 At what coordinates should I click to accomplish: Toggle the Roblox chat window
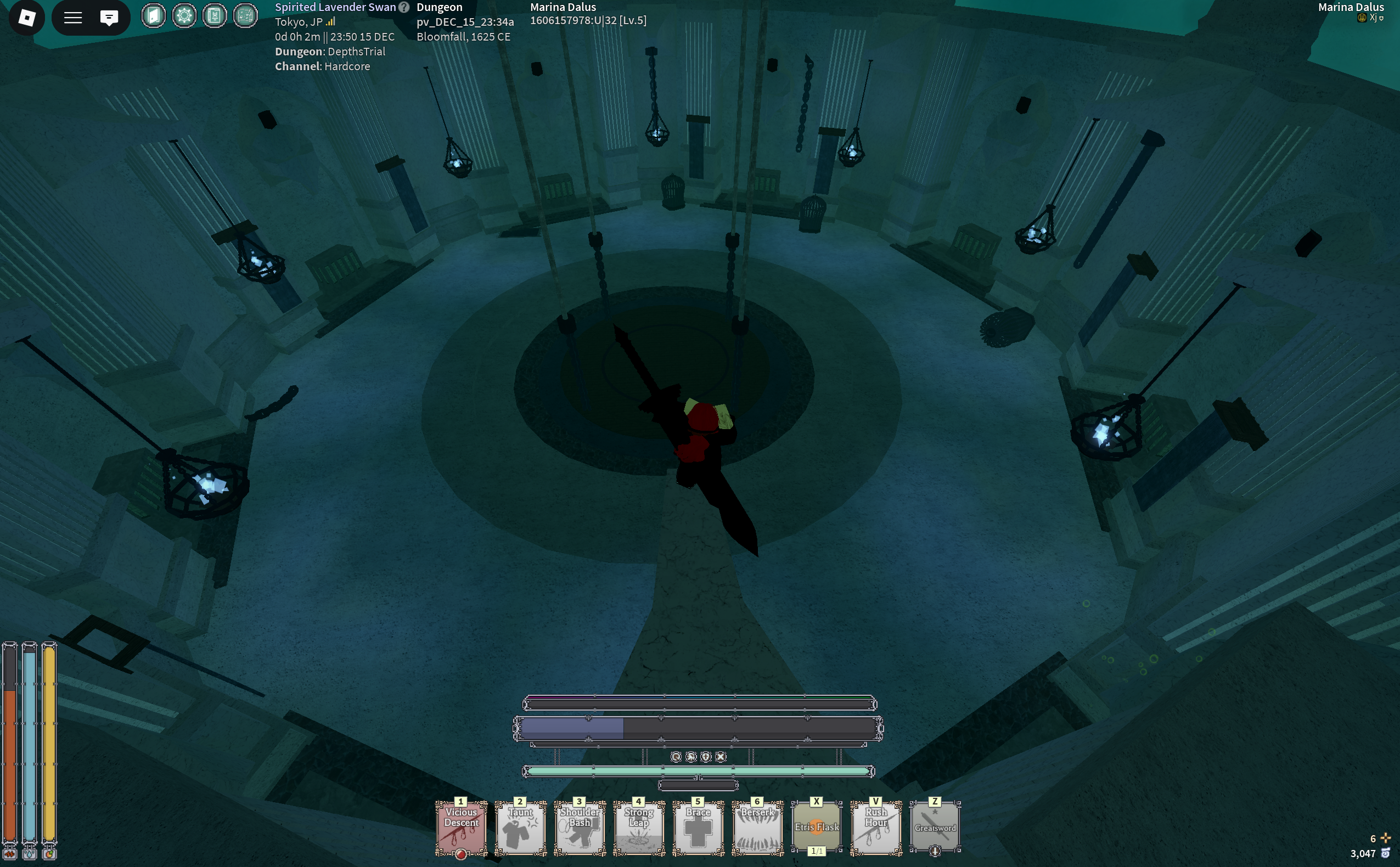pos(109,18)
